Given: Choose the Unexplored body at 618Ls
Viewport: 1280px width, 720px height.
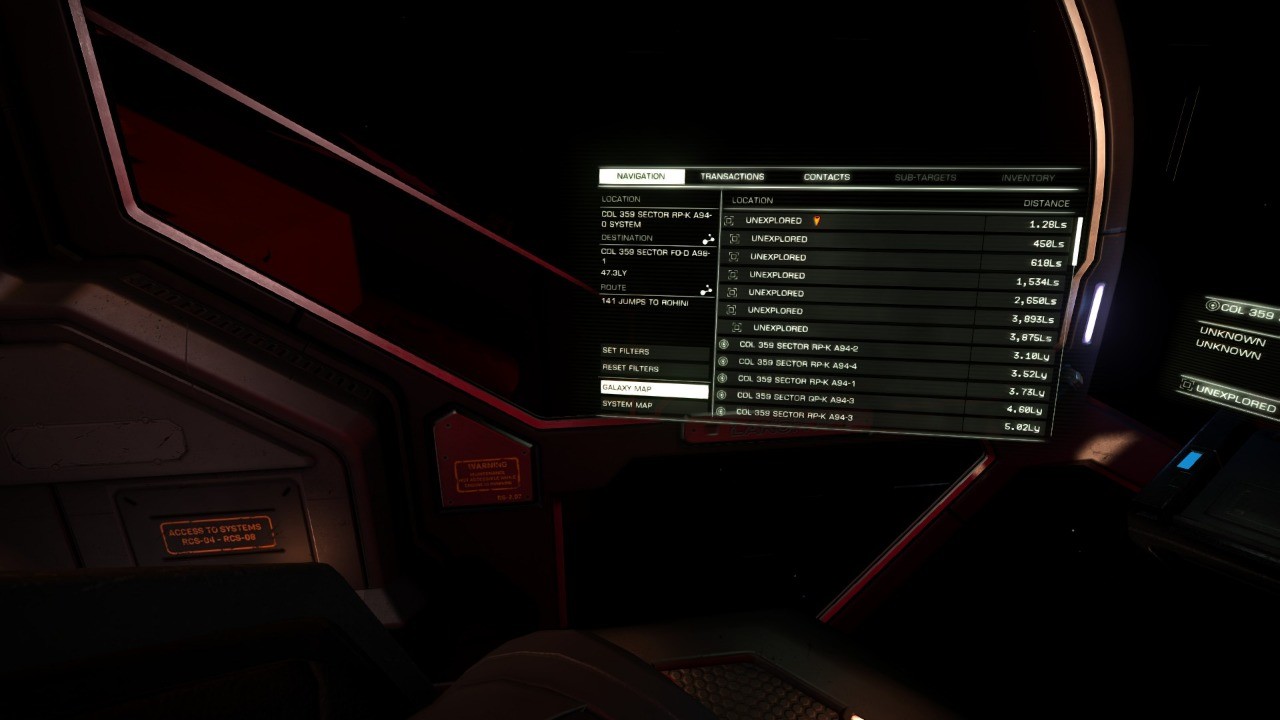Looking at the screenshot, I should click(x=850, y=258).
